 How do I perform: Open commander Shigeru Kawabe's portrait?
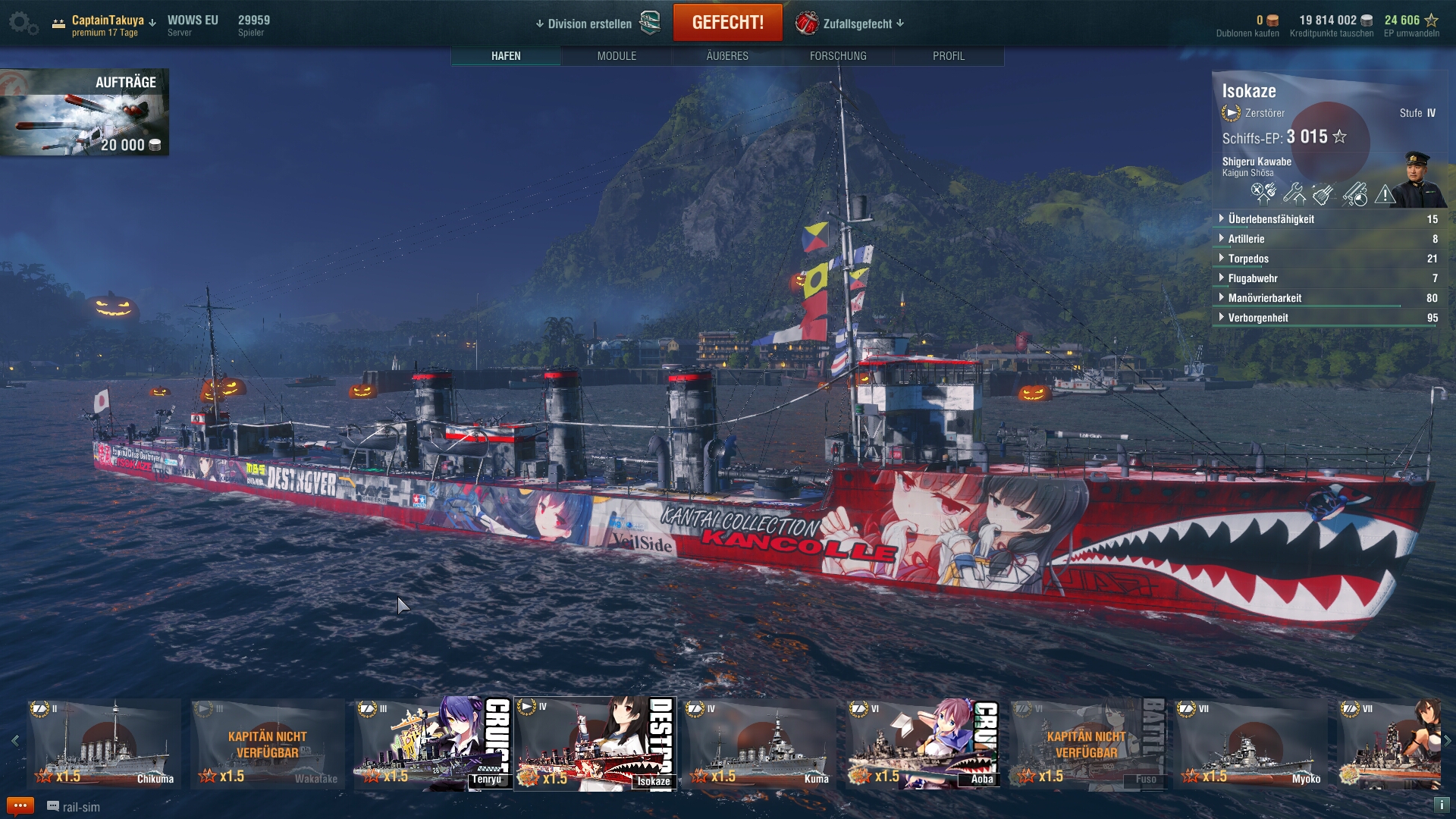(x=1417, y=180)
